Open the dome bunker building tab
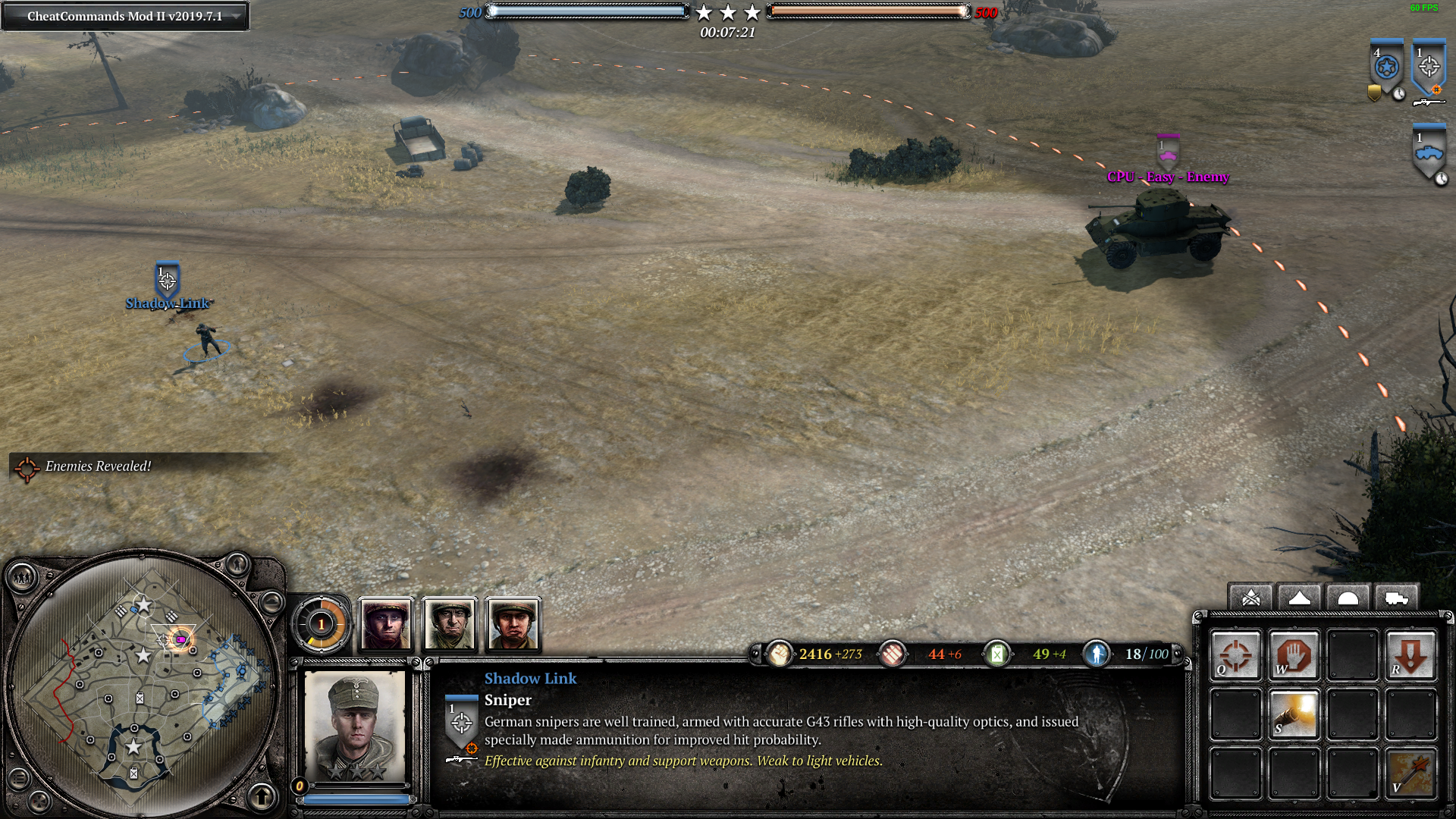1456x819 pixels. [1348, 598]
